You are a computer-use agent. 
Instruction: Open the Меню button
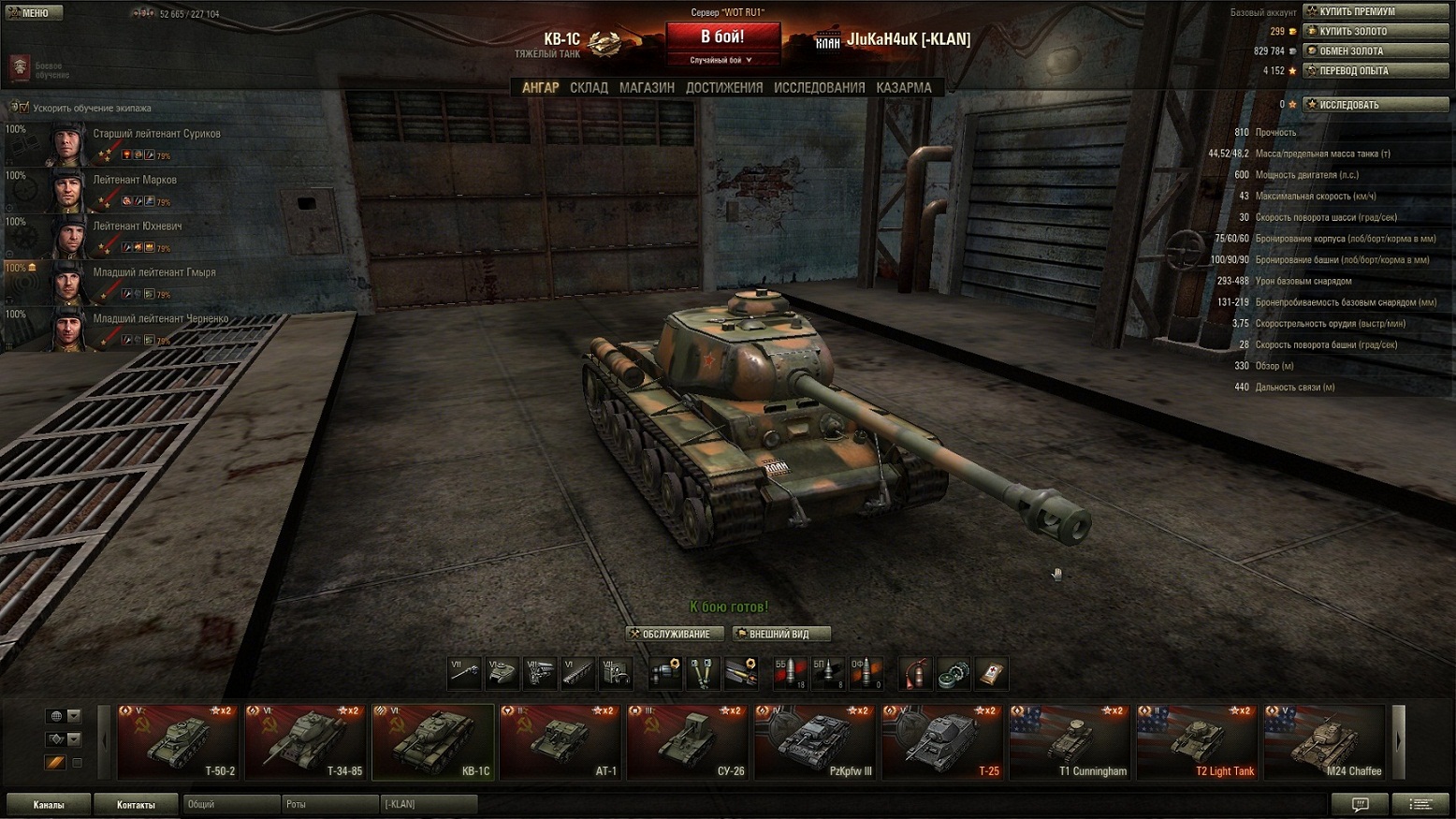click(34, 13)
